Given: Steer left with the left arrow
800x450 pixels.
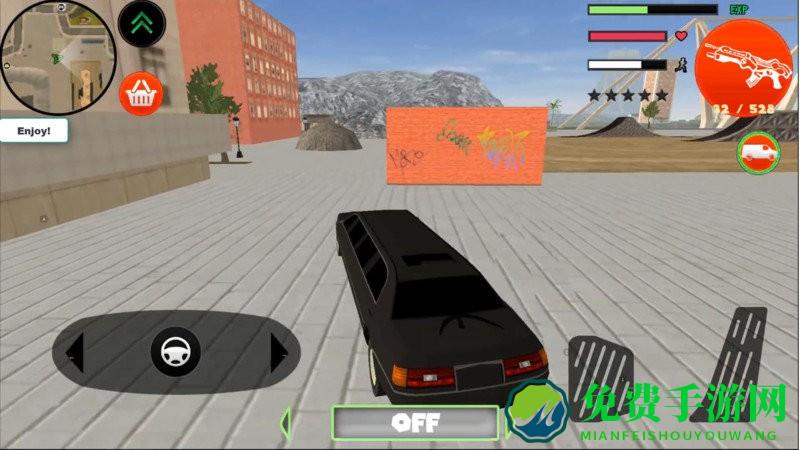Looking at the screenshot, I should 75,352.
